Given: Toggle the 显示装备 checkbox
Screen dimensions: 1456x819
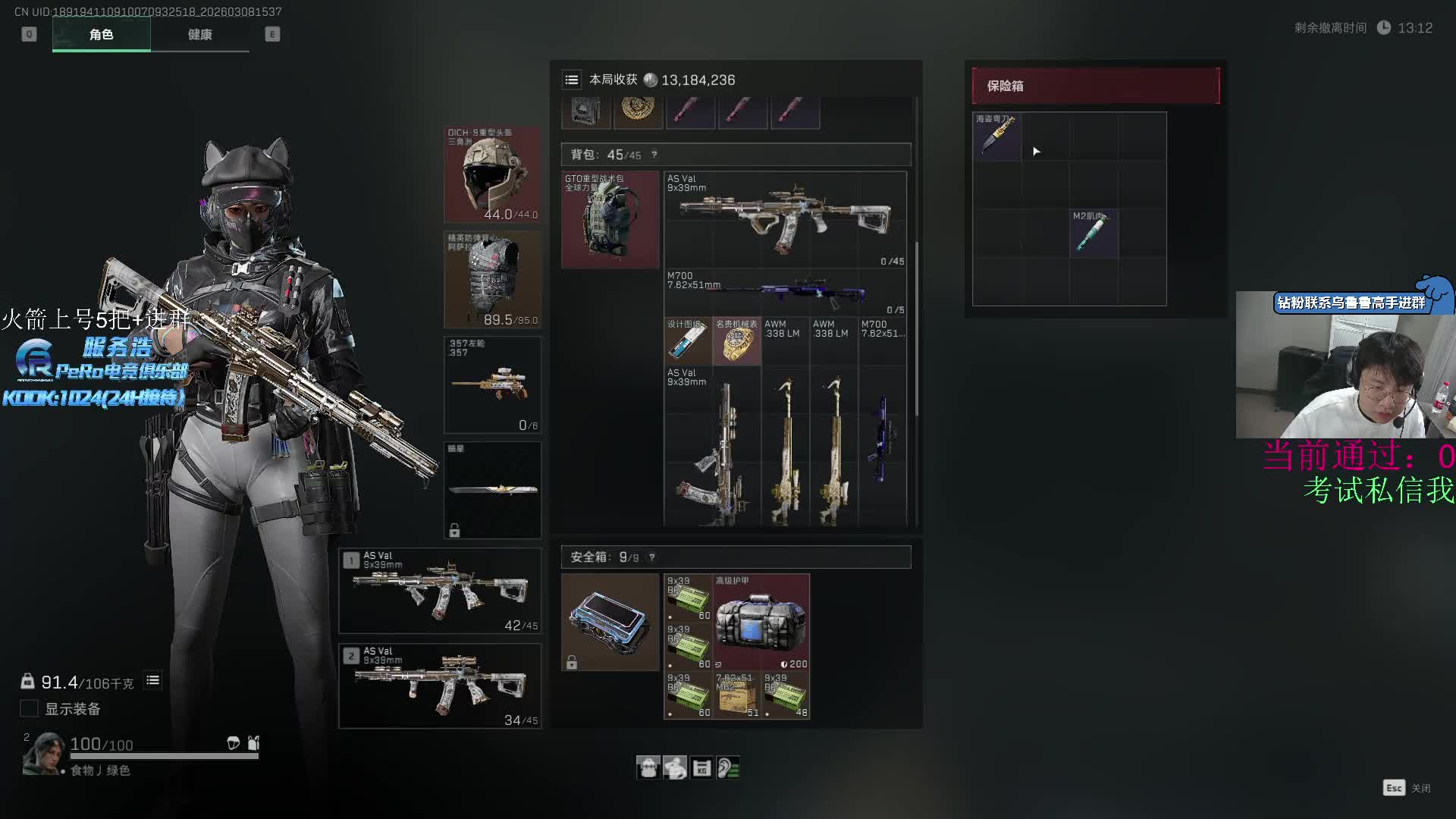Looking at the screenshot, I should pos(29,708).
